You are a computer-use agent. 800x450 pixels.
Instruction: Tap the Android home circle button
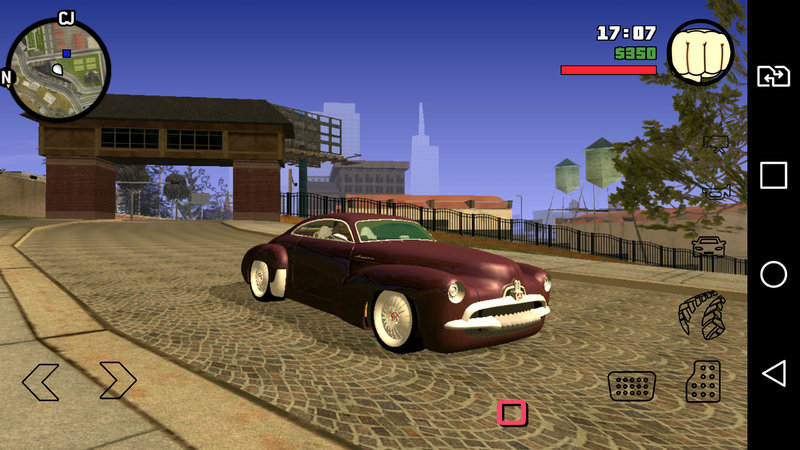tap(773, 275)
